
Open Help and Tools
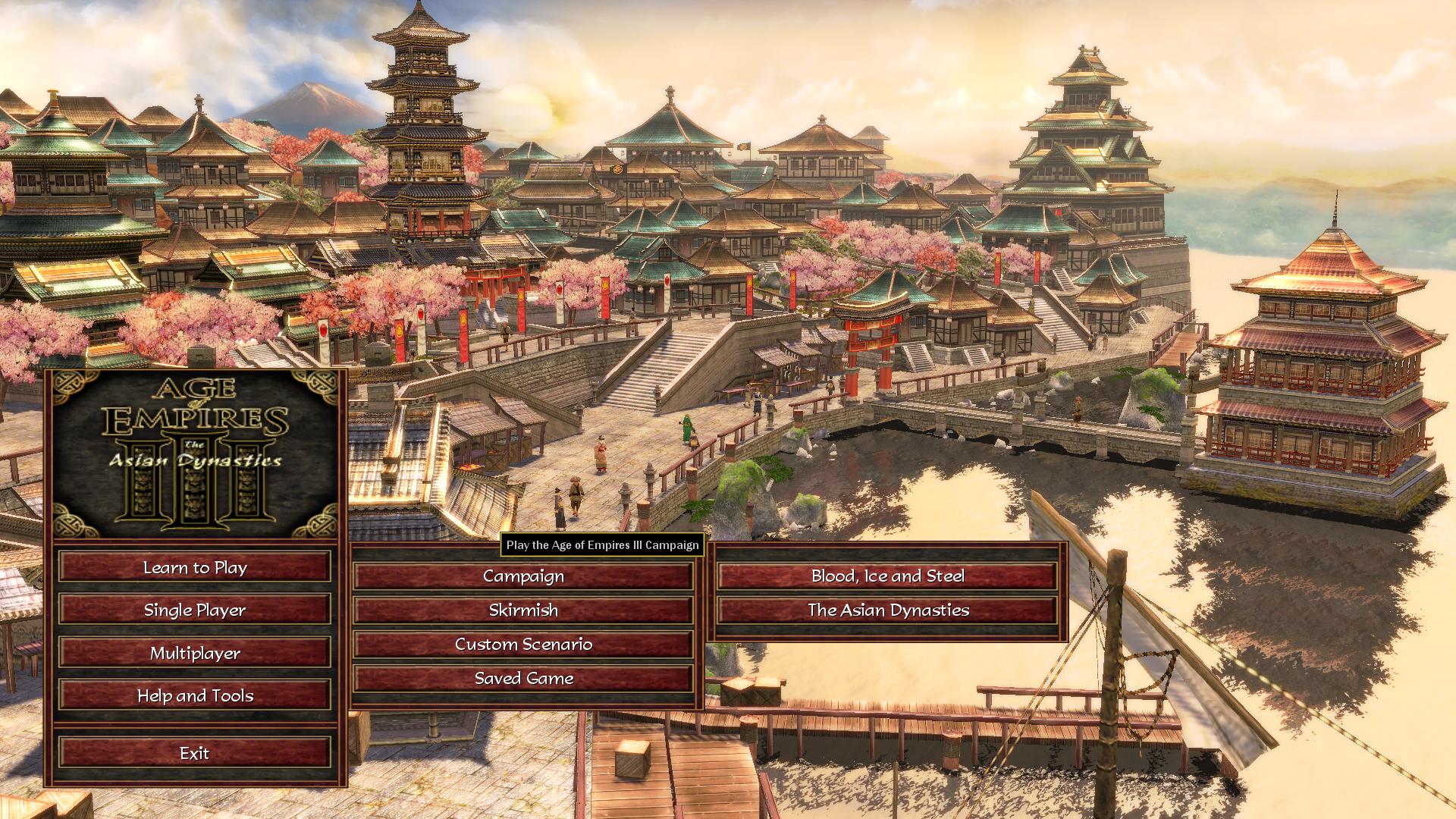(195, 695)
